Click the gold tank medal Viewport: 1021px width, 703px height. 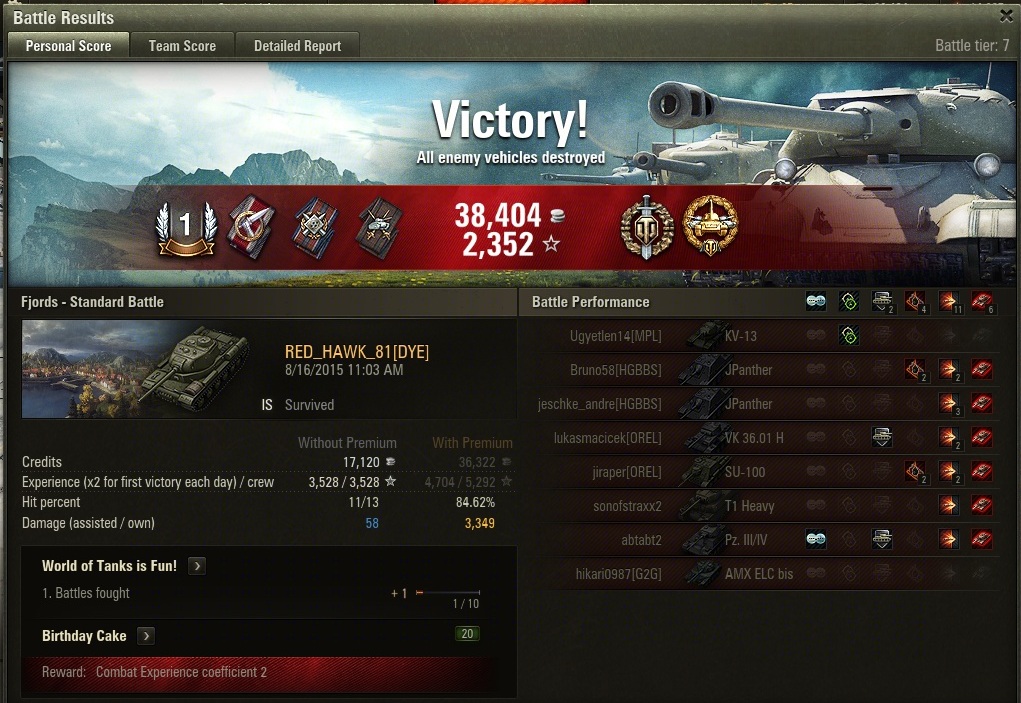[709, 224]
